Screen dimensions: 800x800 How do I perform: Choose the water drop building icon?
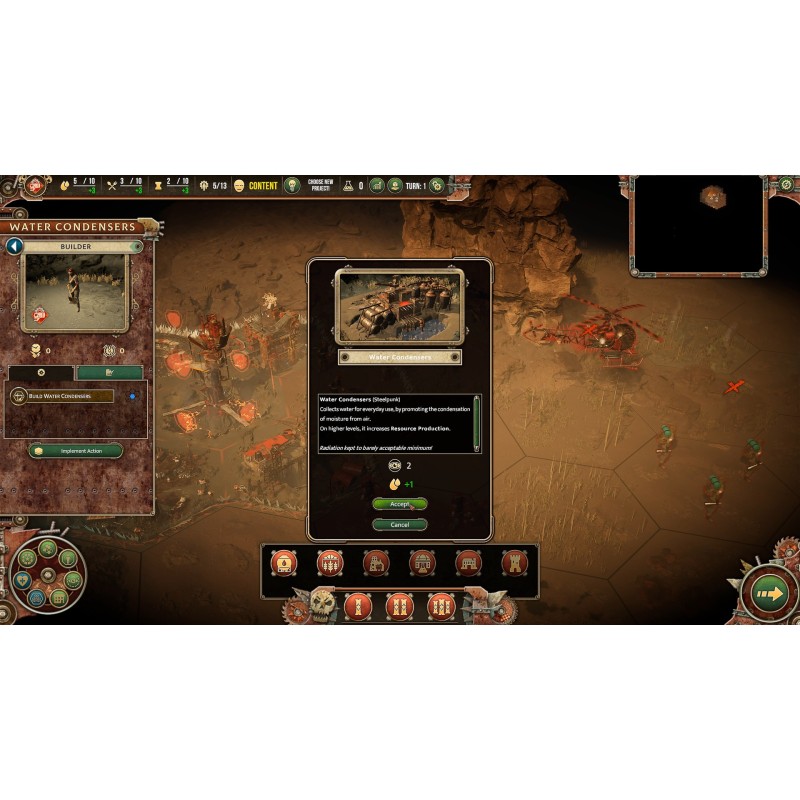(285, 563)
